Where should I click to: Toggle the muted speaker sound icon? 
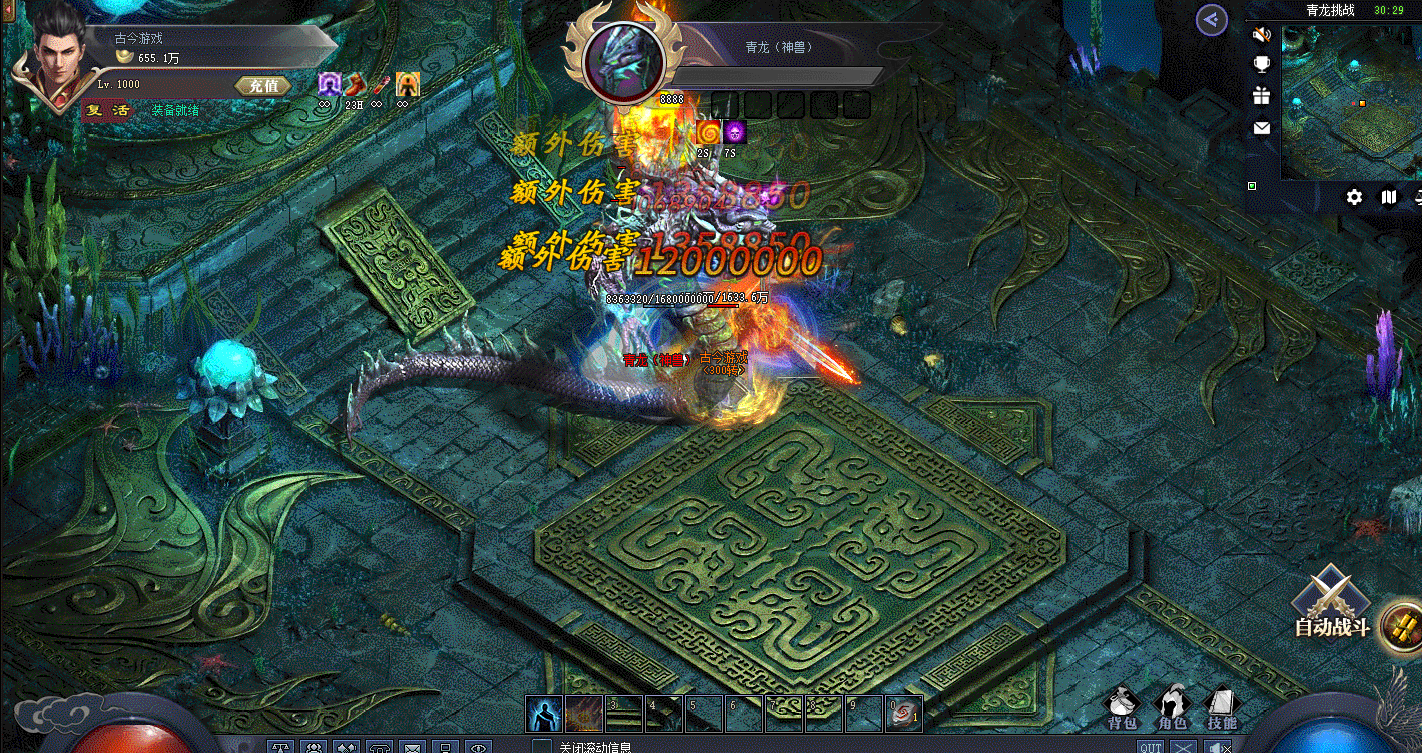click(1262, 35)
